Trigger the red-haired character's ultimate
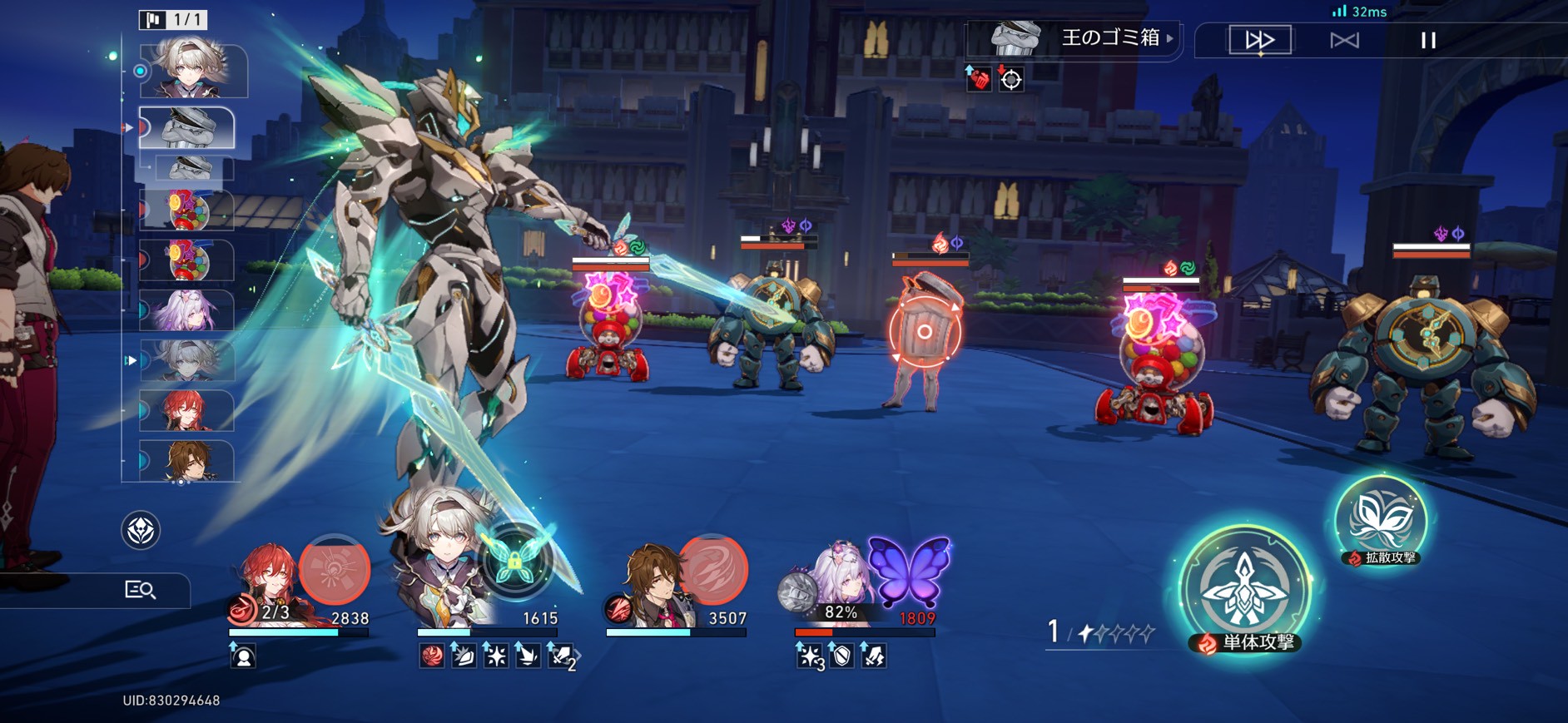Screen dimensions: 1568x723 pyautogui.click(x=334, y=570)
